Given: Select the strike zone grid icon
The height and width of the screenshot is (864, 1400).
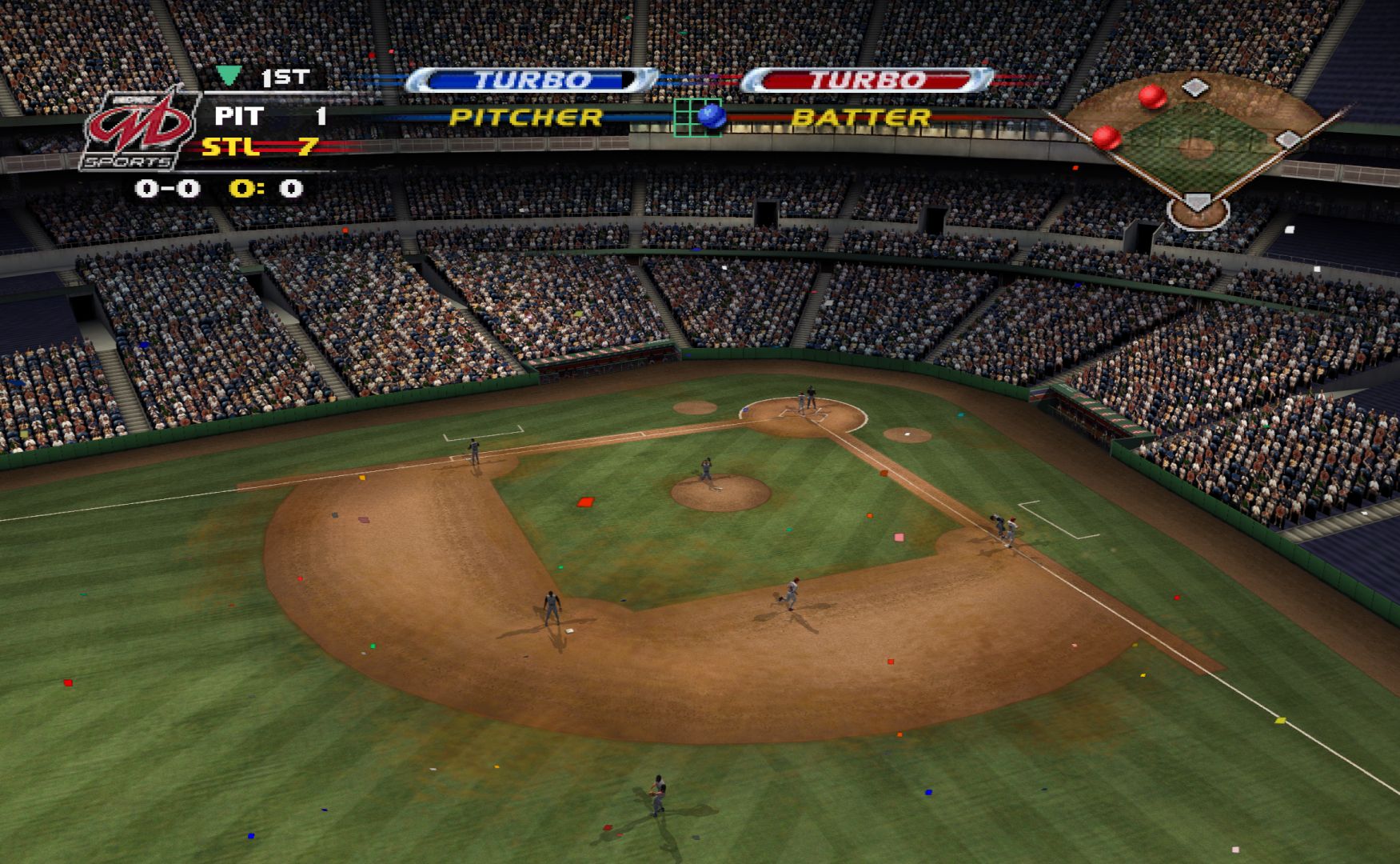Looking at the screenshot, I should (697, 118).
